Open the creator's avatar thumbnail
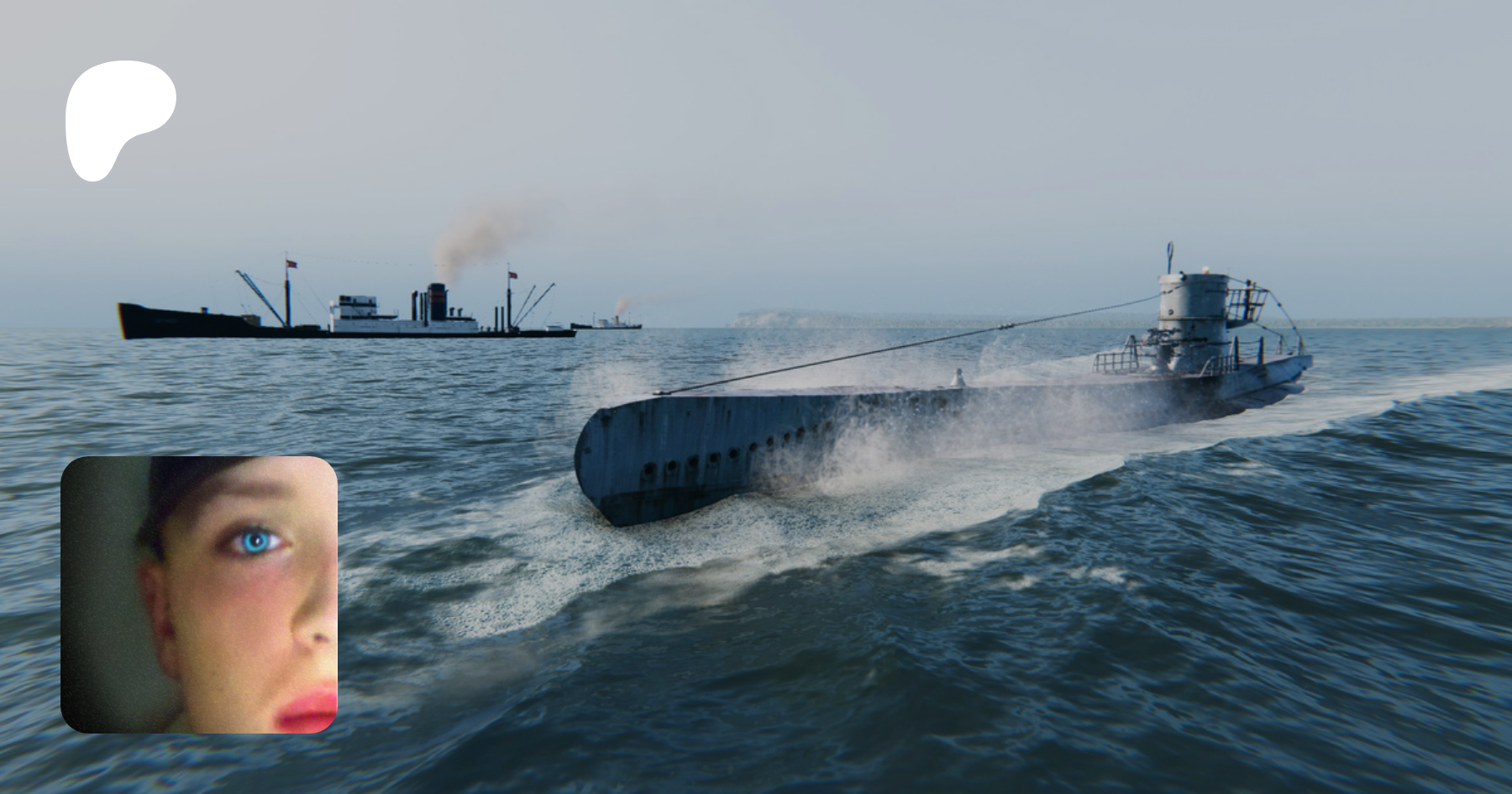The width and height of the screenshot is (1512, 794). pos(199,595)
